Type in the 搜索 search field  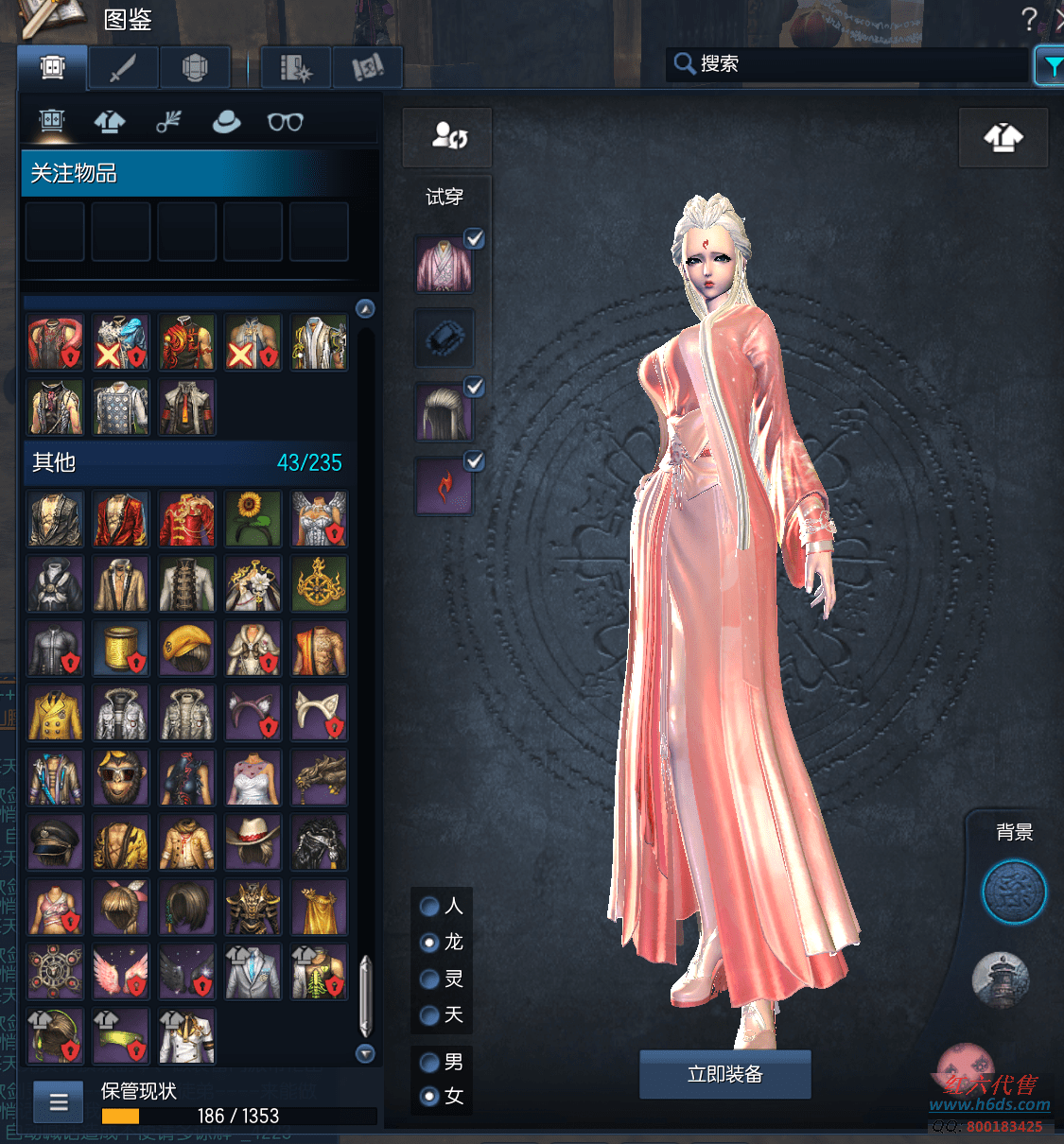click(x=851, y=64)
